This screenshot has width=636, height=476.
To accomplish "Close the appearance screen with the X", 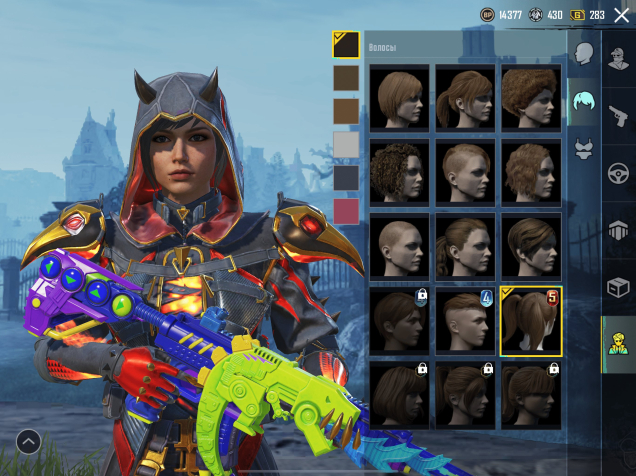I will tap(621, 15).
